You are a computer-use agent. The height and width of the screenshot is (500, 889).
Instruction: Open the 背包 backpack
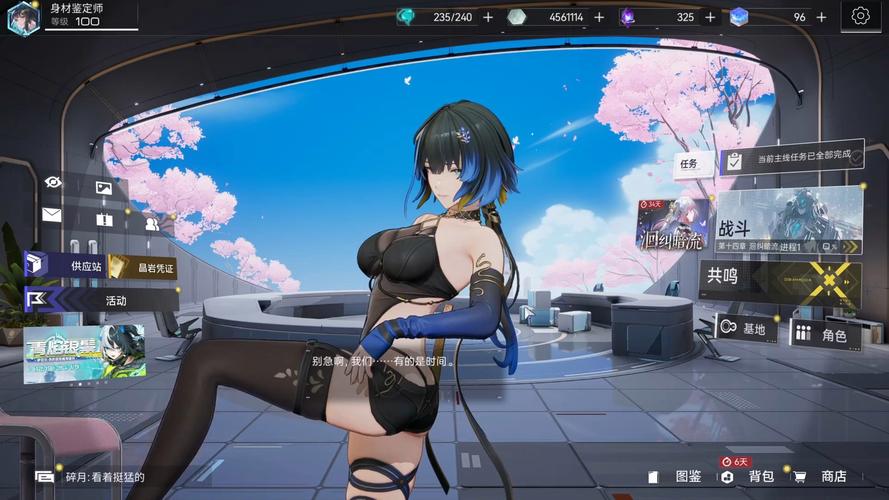(752, 477)
